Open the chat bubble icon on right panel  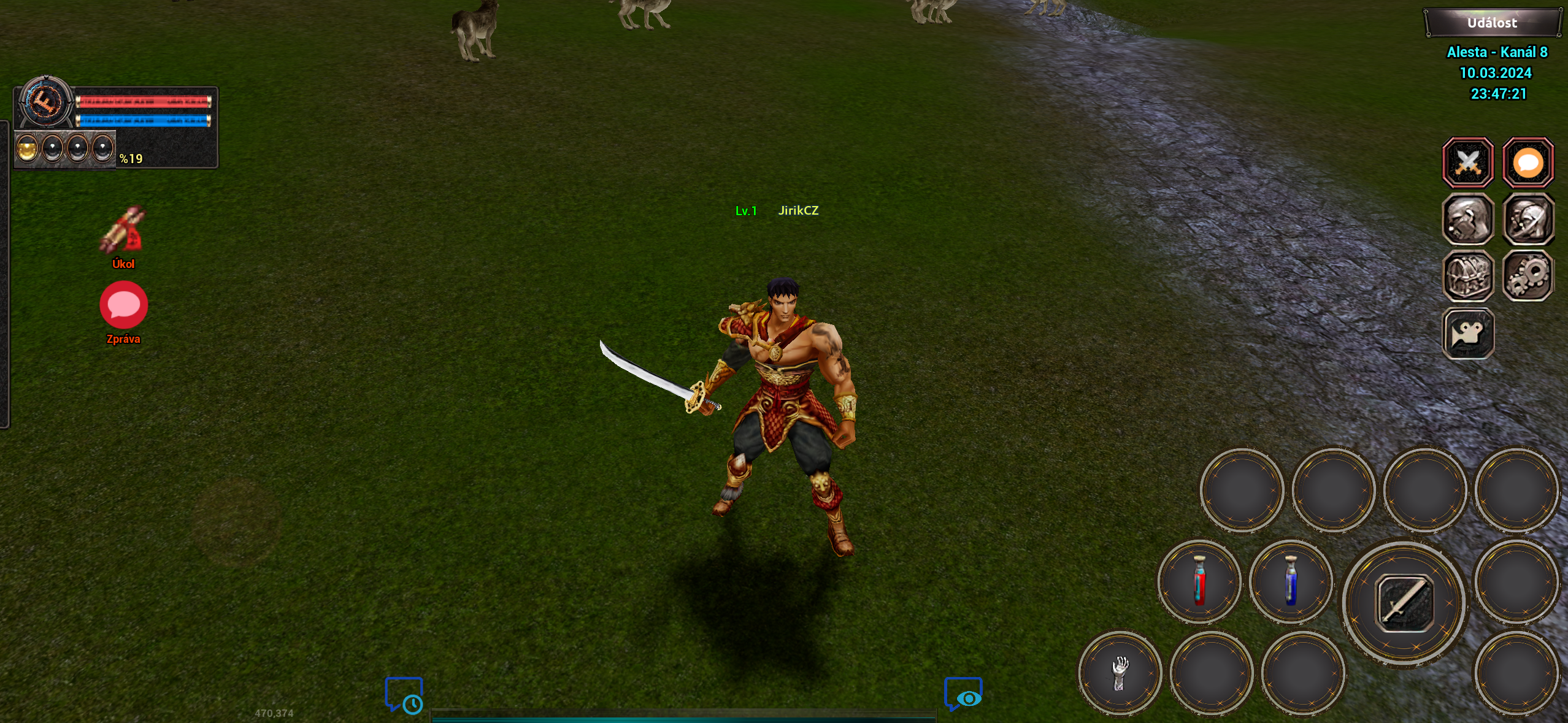1529,163
